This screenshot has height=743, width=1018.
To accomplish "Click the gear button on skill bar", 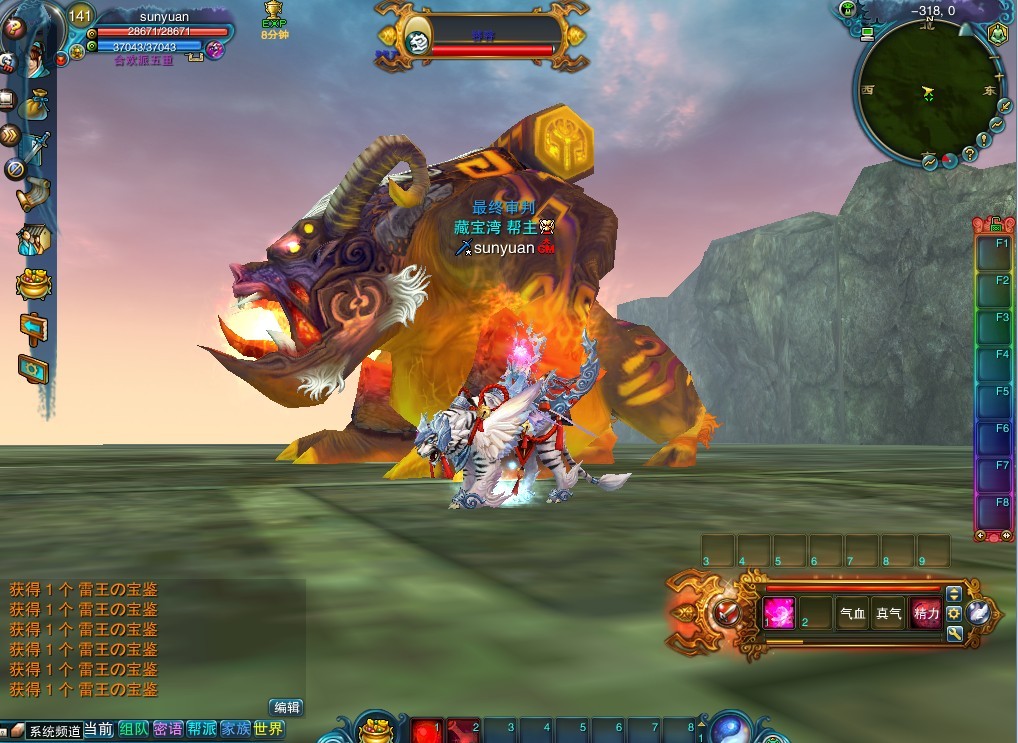I will pyautogui.click(x=954, y=613).
